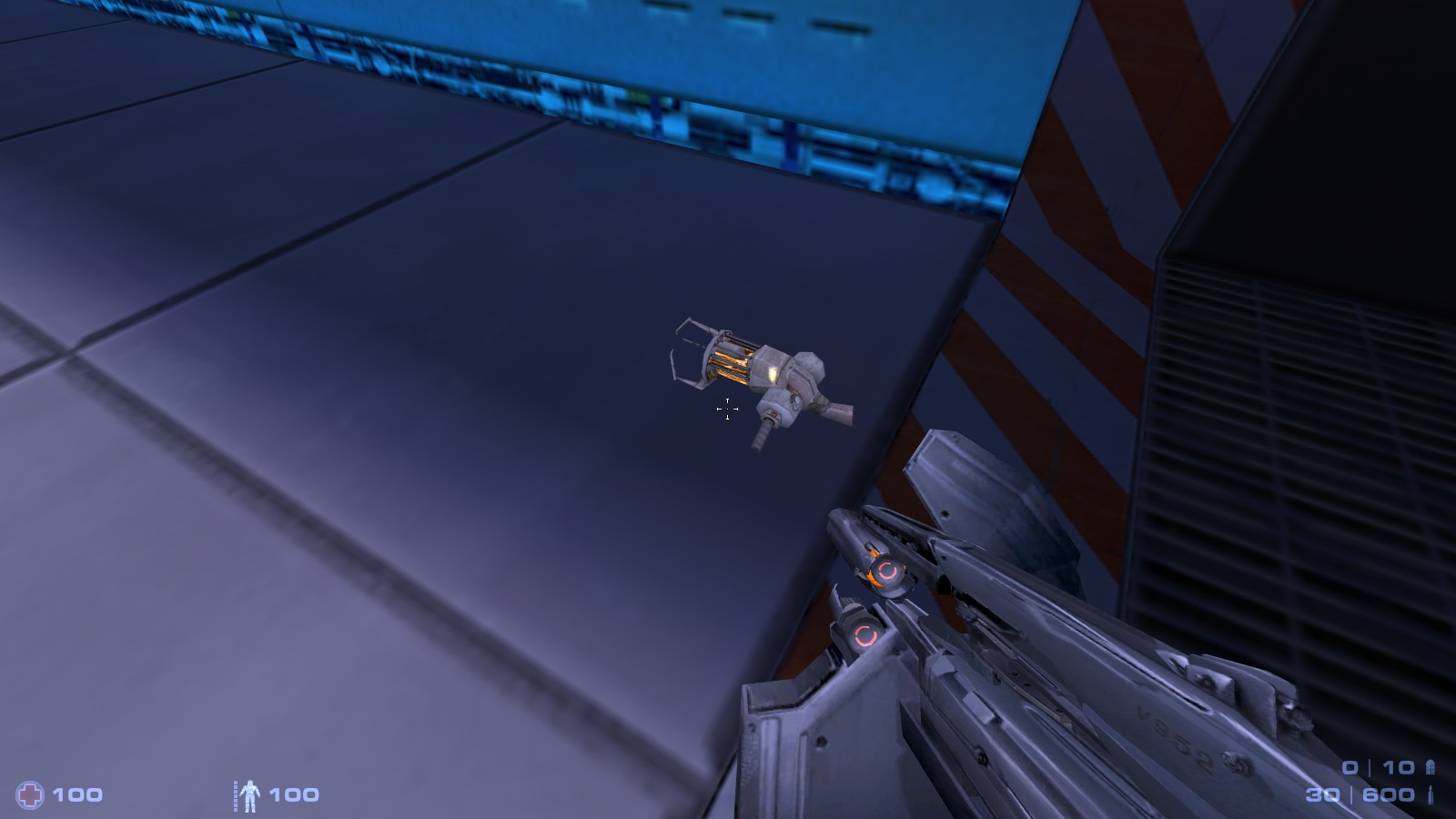The image size is (1456, 819).
Task: Toggle the armor readout showing 100
Action: tap(293, 794)
